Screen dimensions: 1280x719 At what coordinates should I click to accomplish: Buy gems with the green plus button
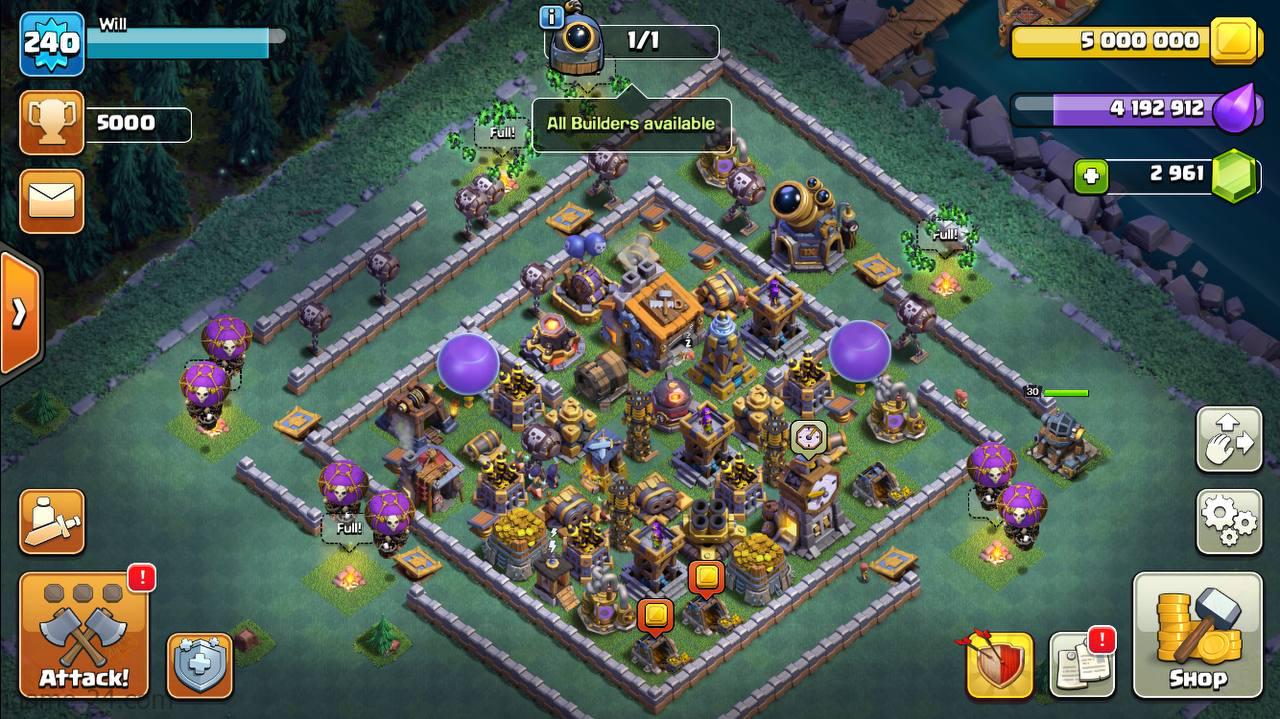1090,177
